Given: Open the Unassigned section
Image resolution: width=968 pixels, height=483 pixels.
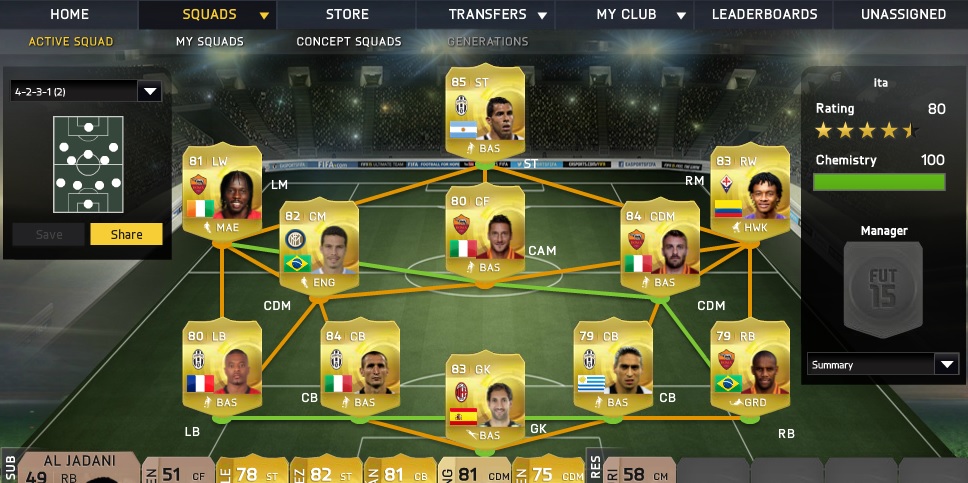Looking at the screenshot, I should pyautogui.click(x=903, y=15).
